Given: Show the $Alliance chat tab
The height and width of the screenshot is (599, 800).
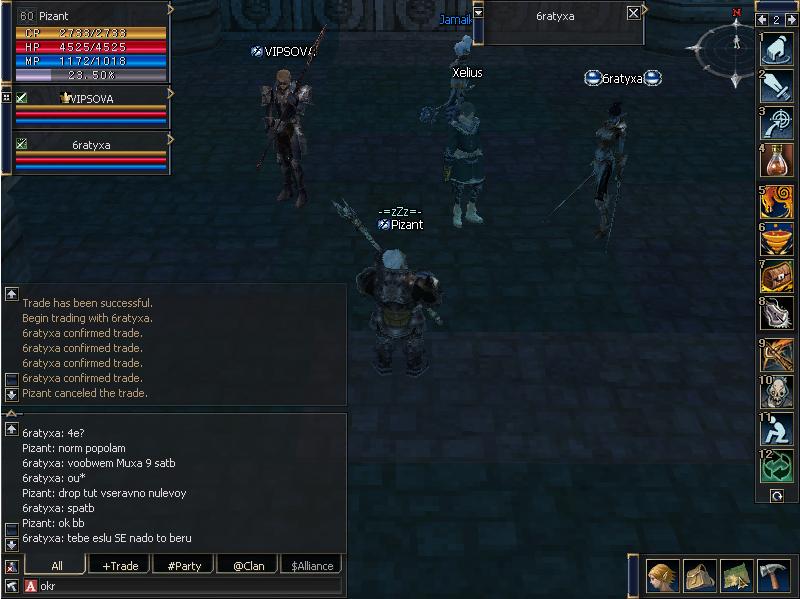Looking at the screenshot, I should 311,566.
